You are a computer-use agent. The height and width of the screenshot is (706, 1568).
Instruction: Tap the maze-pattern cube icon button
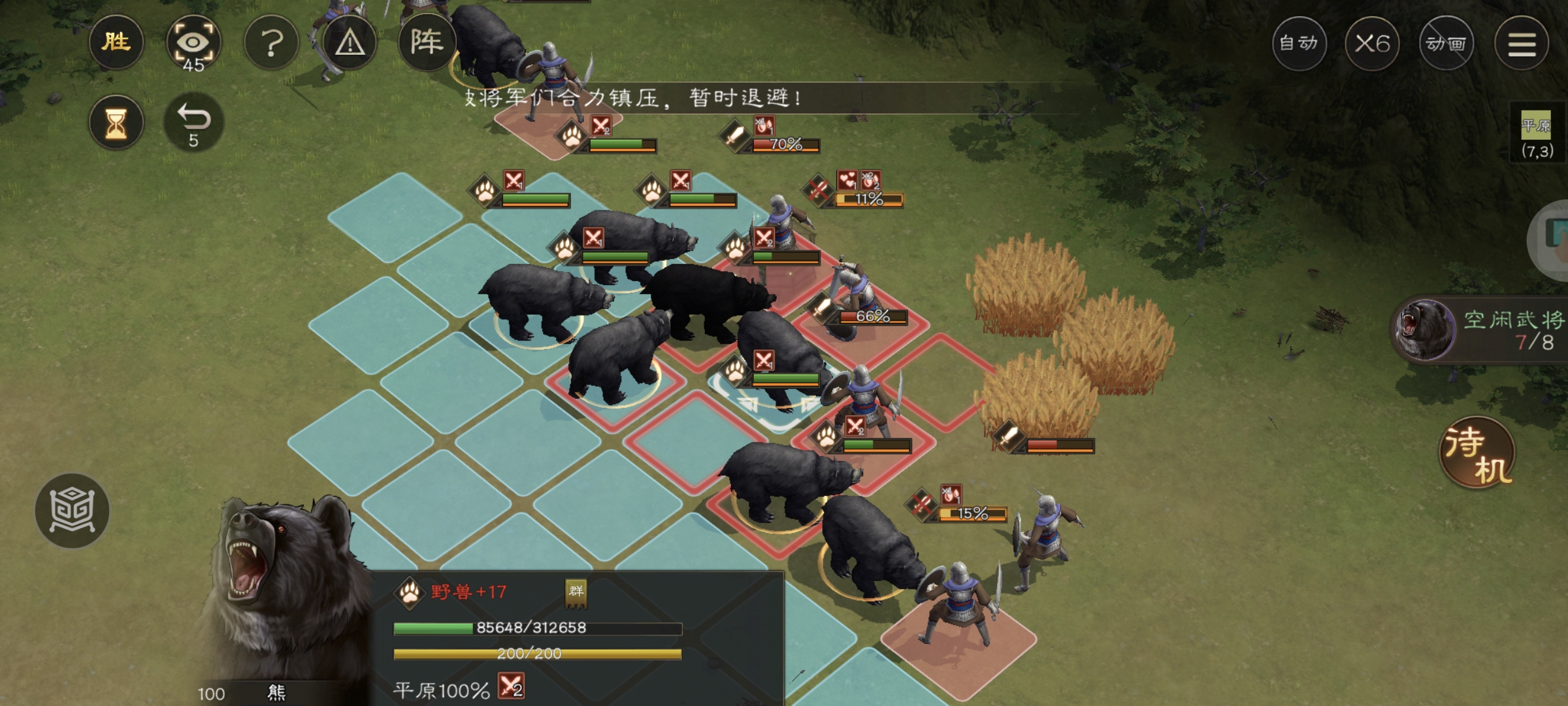(x=72, y=511)
